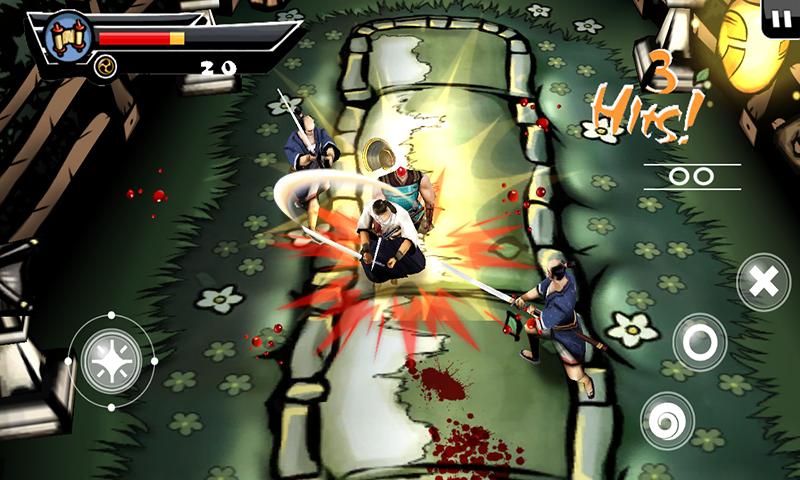This screenshot has width=800, height=480.
Task: Tap the circle attack button
Action: click(x=700, y=343)
